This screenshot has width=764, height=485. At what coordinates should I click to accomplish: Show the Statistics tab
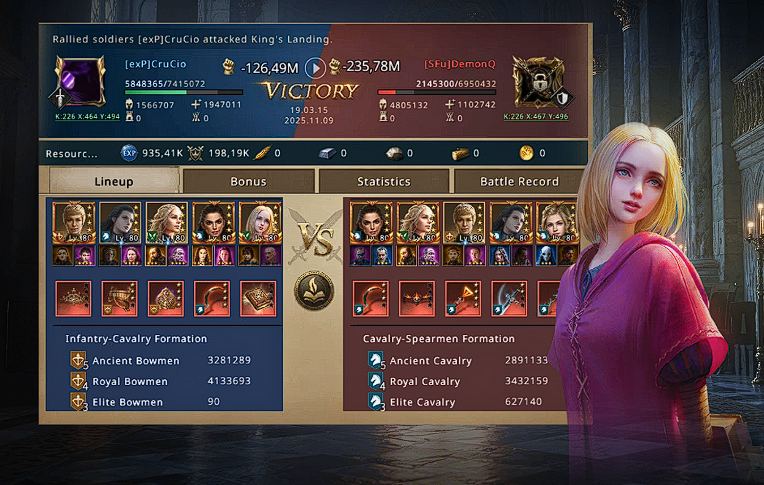[384, 181]
